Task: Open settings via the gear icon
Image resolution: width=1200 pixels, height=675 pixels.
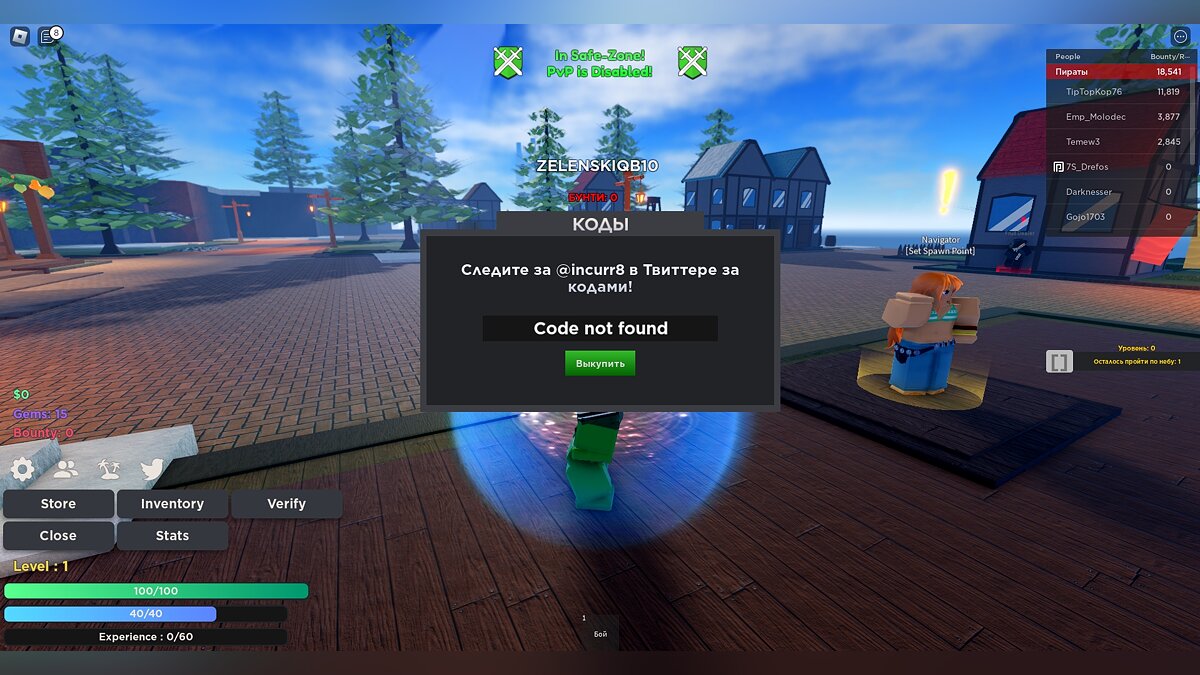Action: point(22,469)
